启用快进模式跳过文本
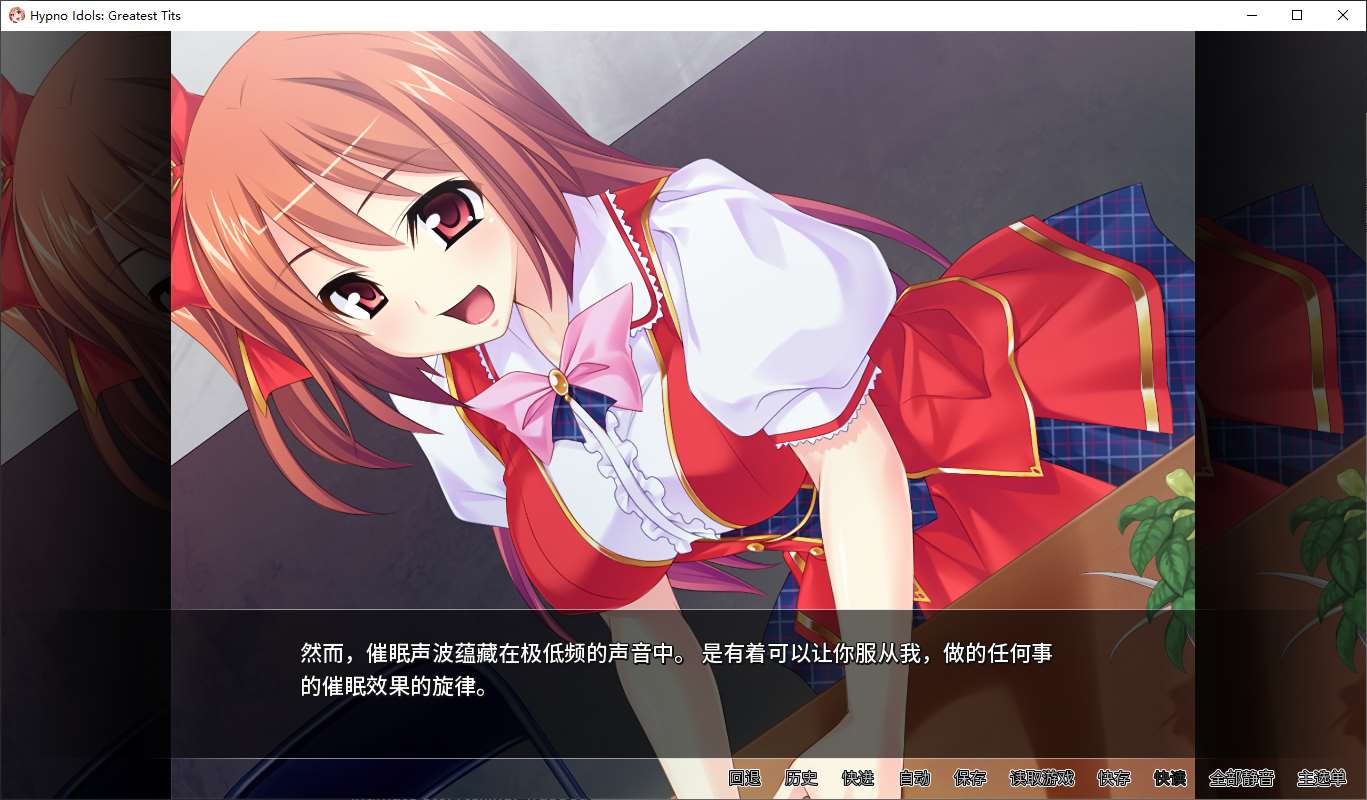Screen dimensions: 1367x800 860,778
